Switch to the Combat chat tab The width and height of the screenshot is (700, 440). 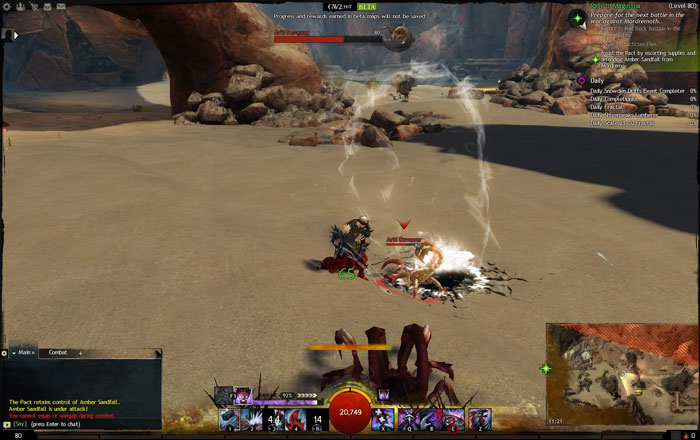tap(58, 353)
